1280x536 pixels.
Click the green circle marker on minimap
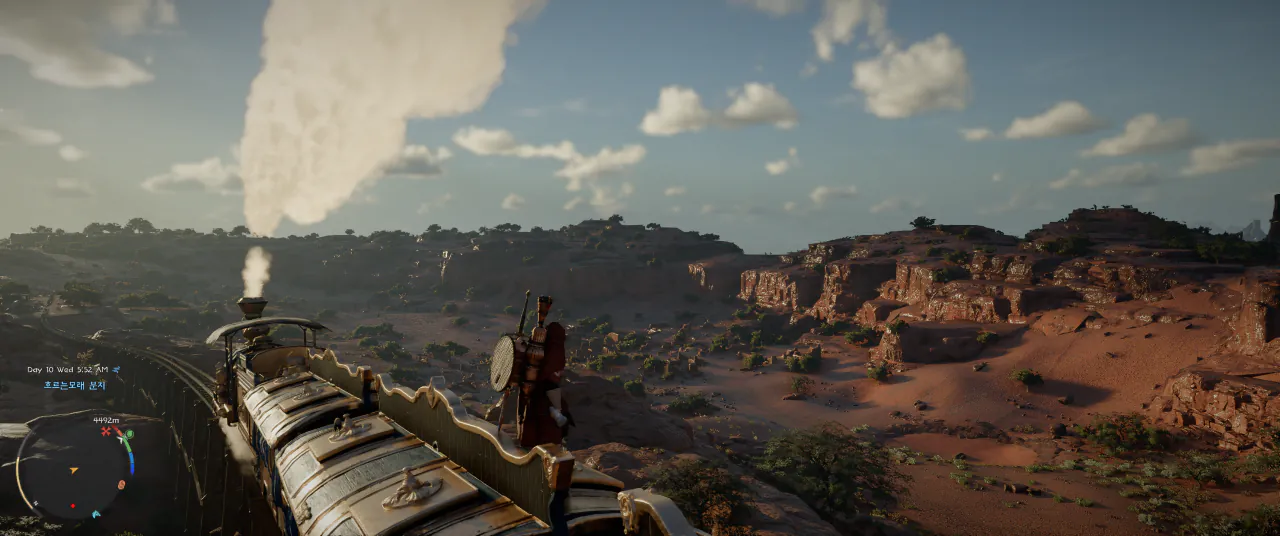(x=128, y=435)
